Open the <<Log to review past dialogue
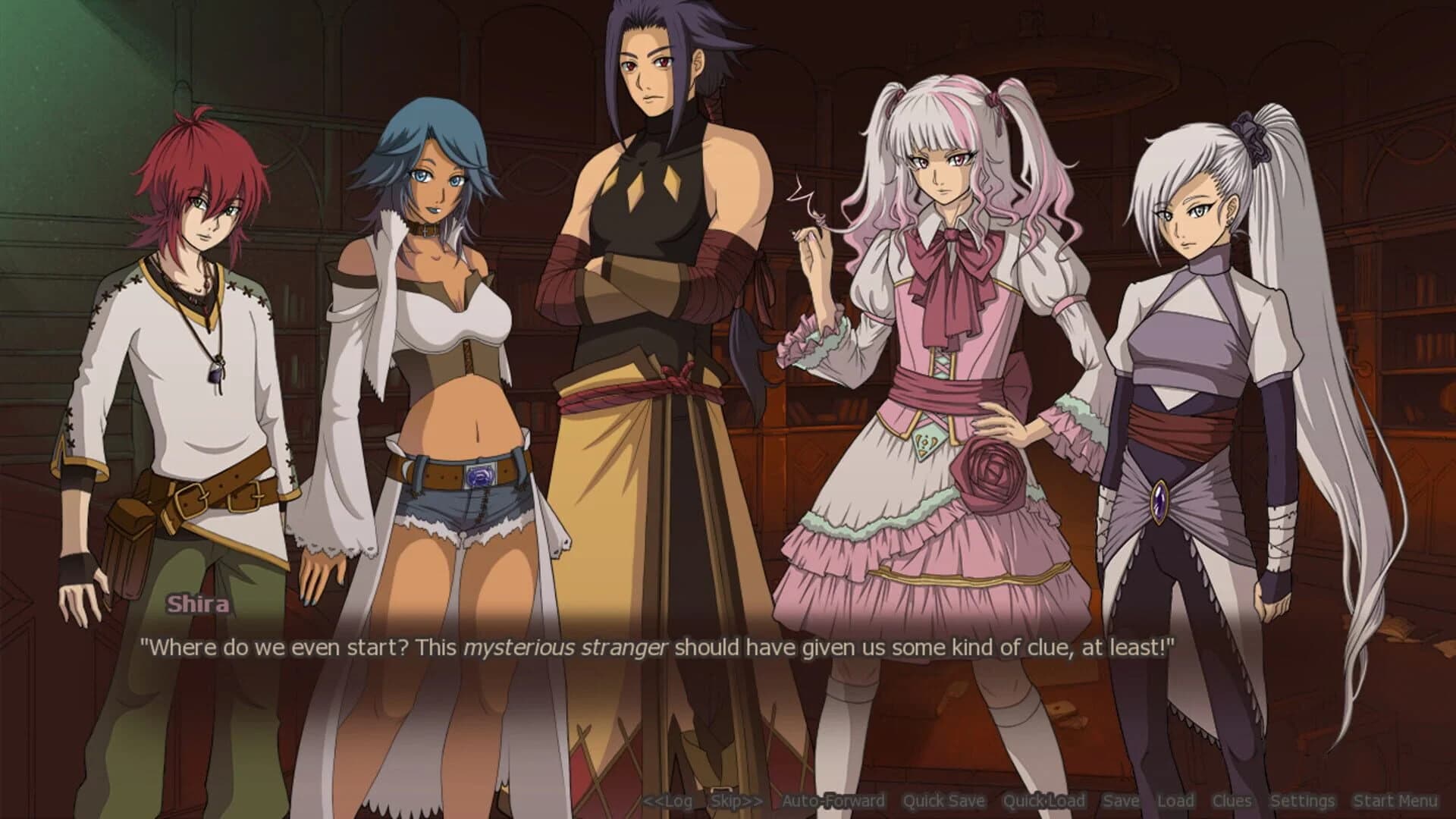Viewport: 1456px width, 819px height. point(670,800)
